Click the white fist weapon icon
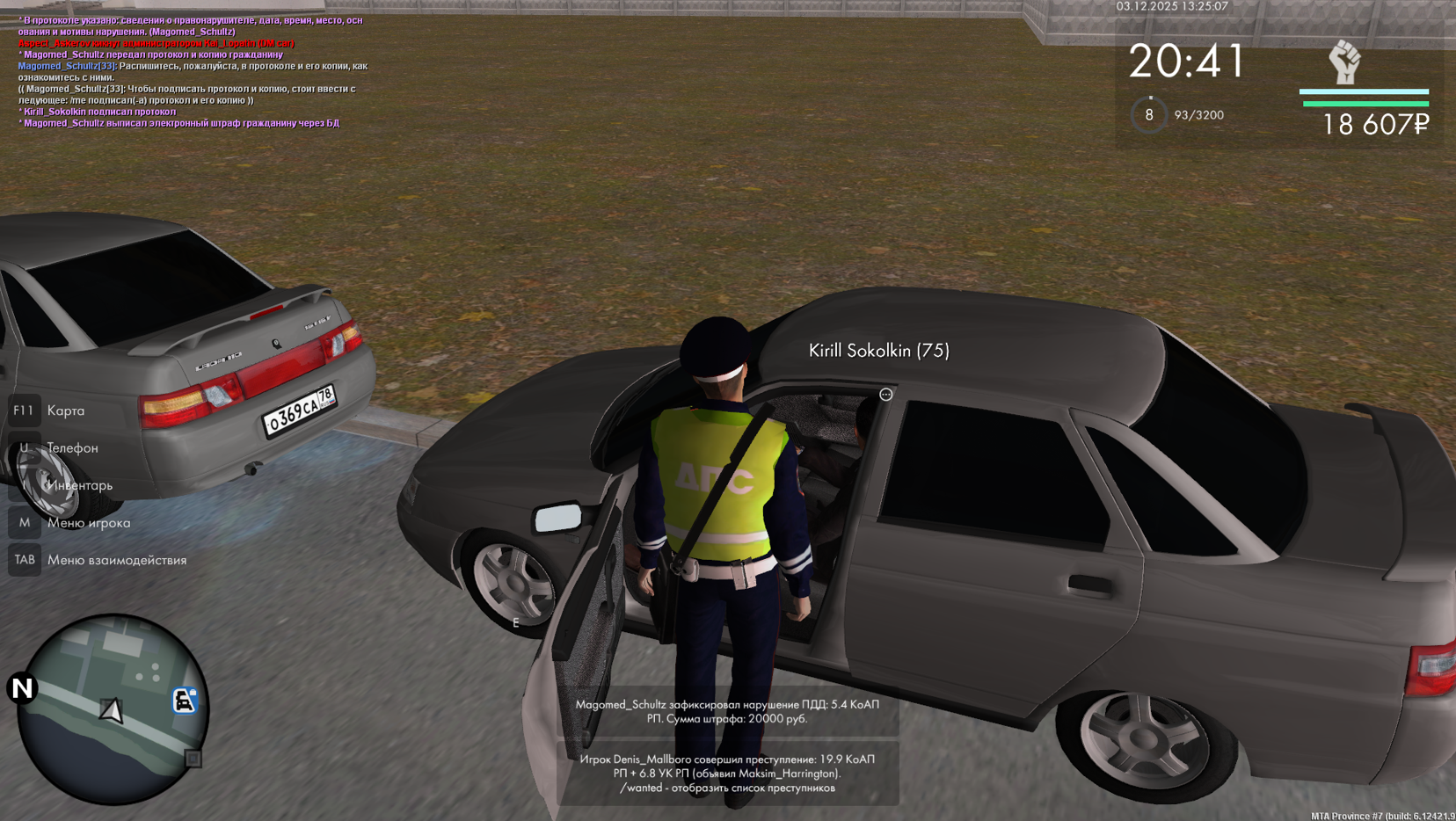 click(x=1344, y=62)
